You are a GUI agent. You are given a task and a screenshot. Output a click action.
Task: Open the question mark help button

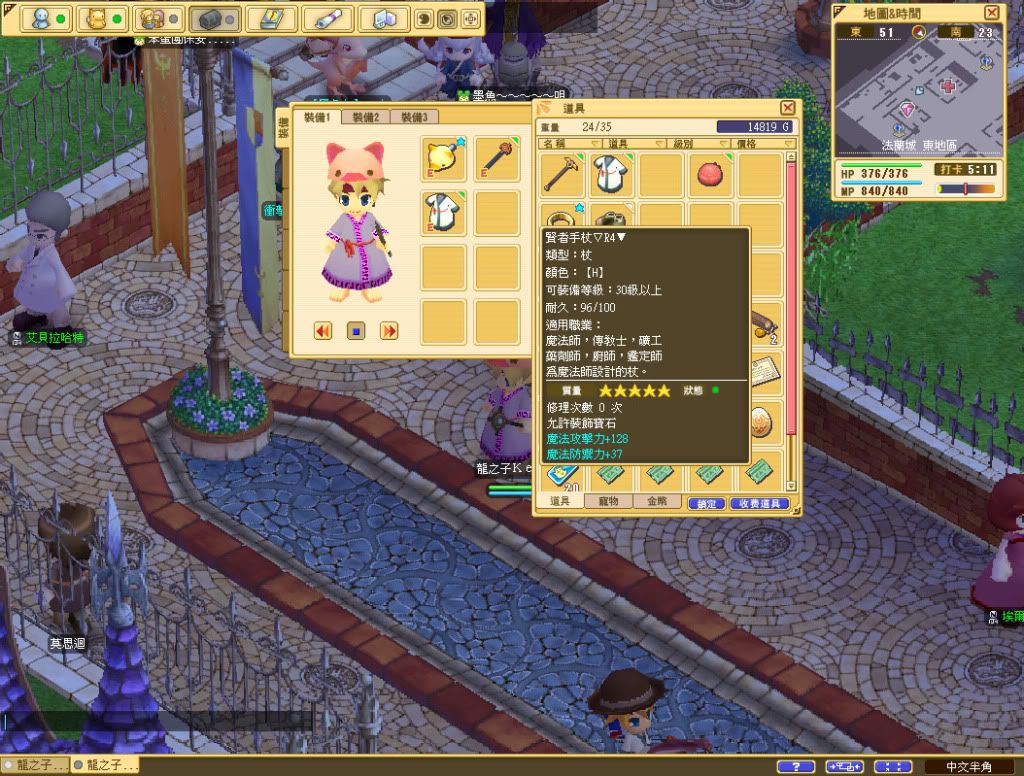point(795,766)
